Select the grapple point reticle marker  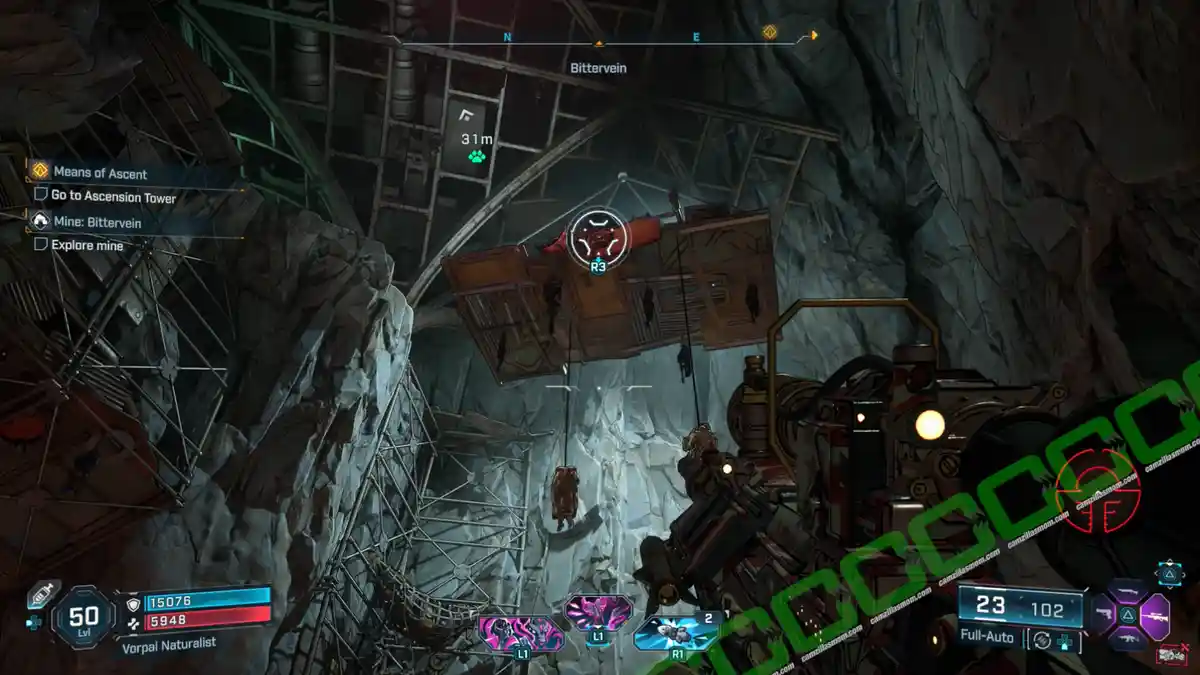(x=598, y=239)
